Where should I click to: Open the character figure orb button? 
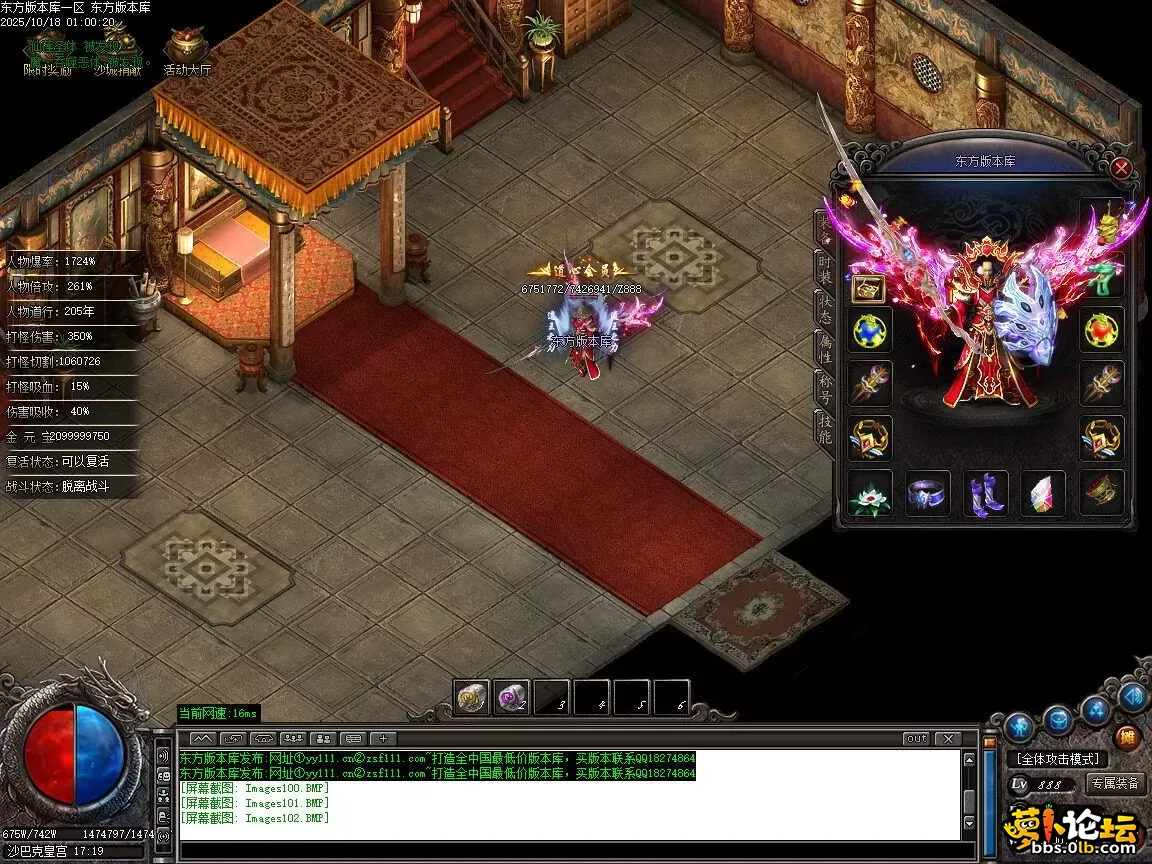[x=1019, y=727]
